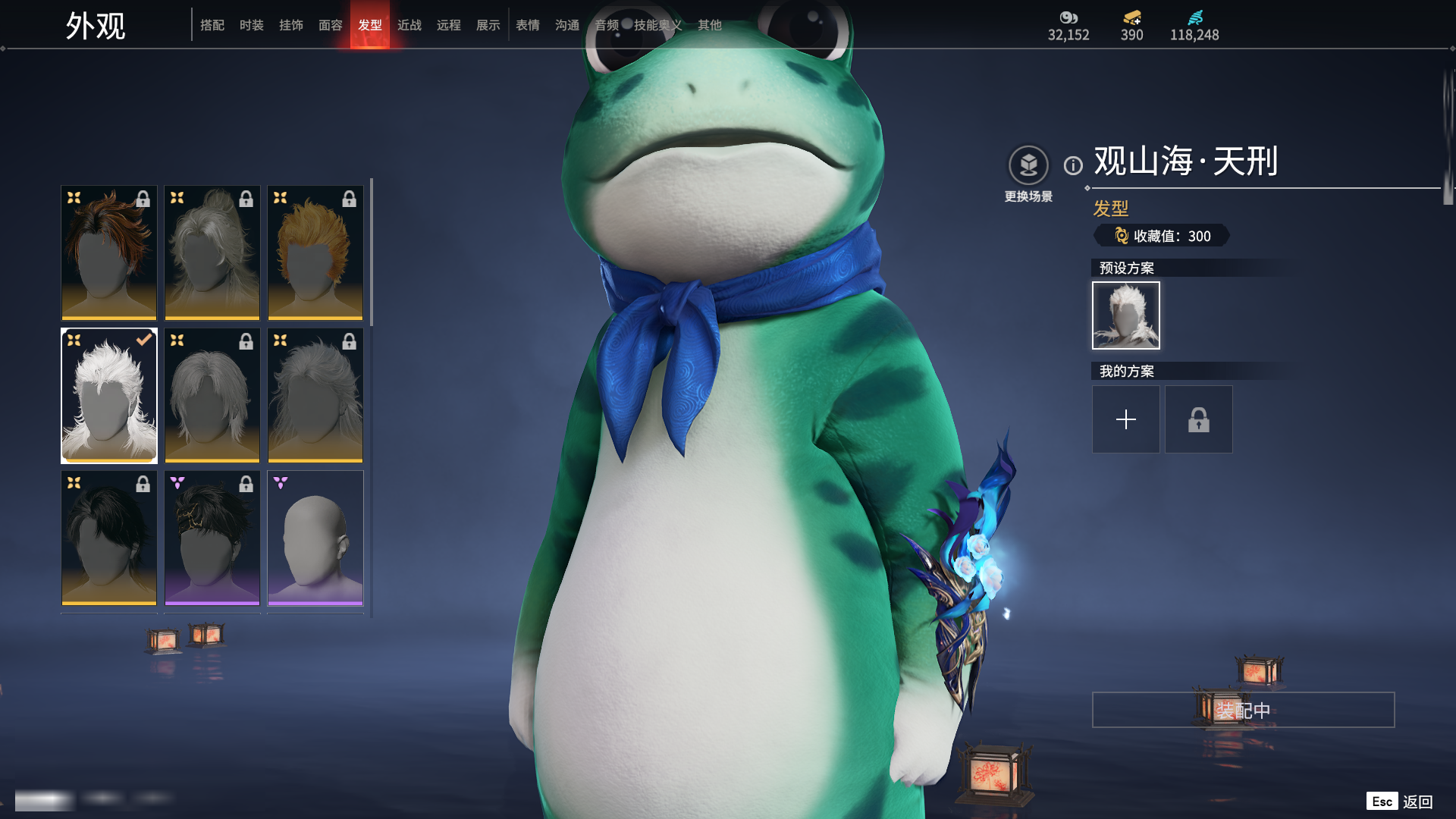Switch to the 搭配 tab
The width and height of the screenshot is (1456, 819).
pyautogui.click(x=212, y=25)
